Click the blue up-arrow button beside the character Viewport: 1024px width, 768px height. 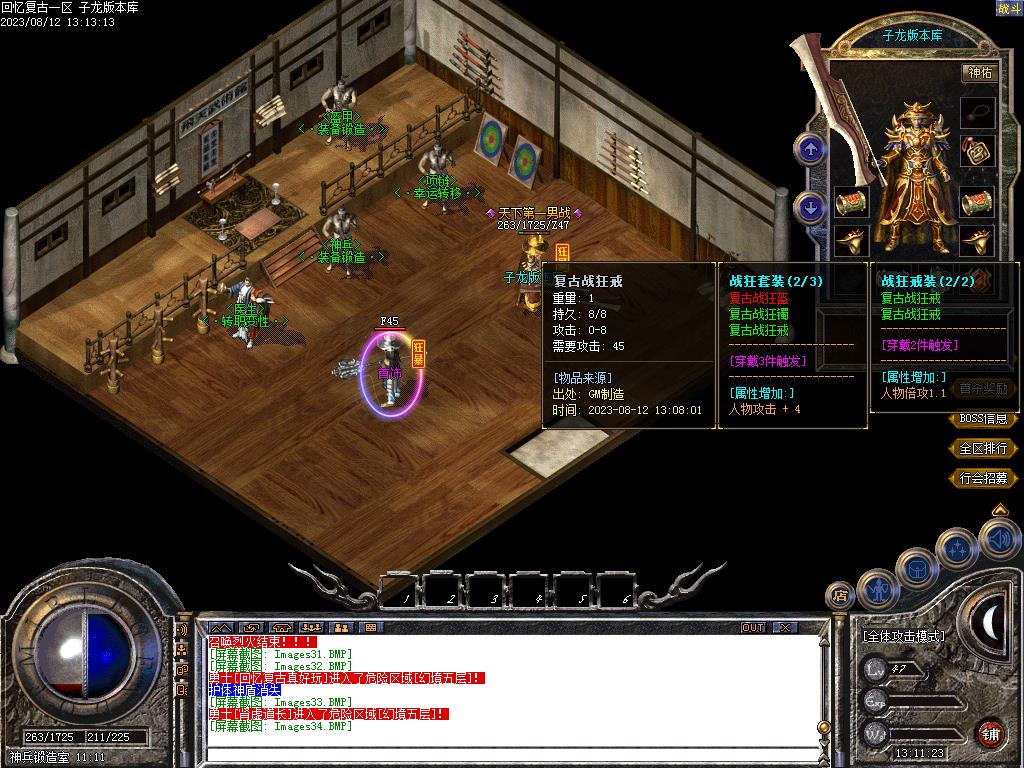click(x=809, y=150)
